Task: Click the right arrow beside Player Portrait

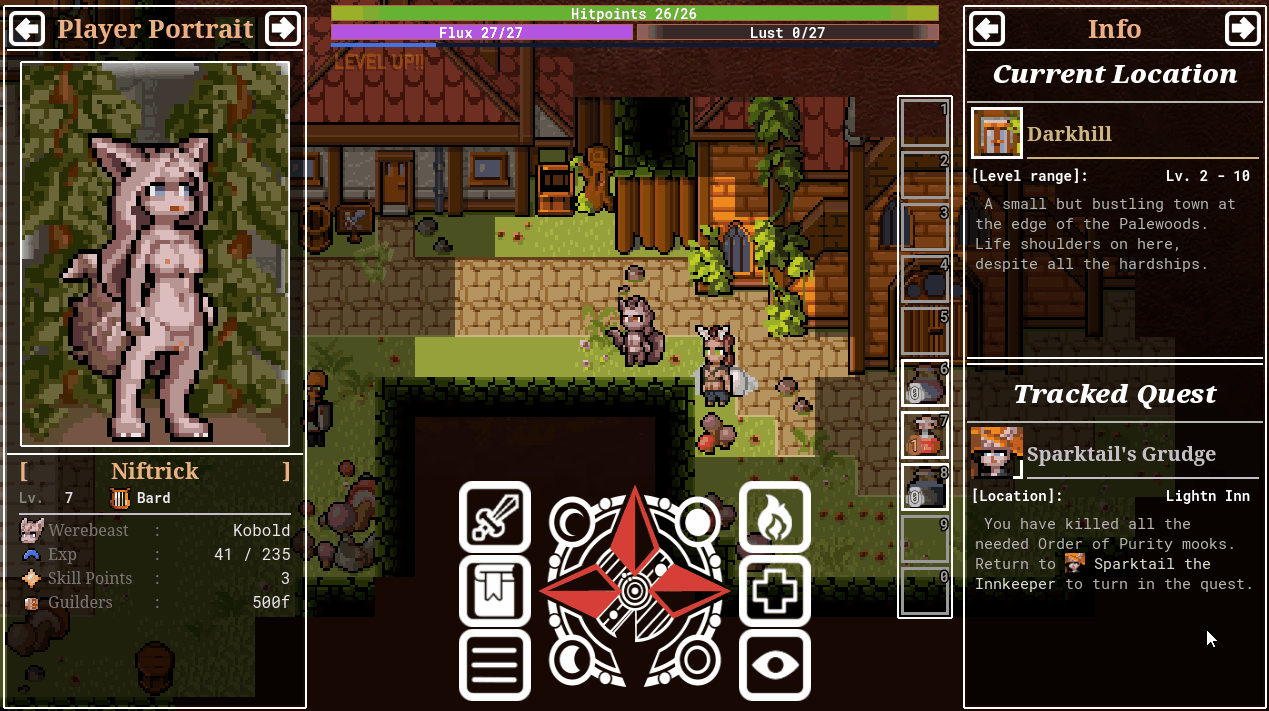Action: [283, 29]
